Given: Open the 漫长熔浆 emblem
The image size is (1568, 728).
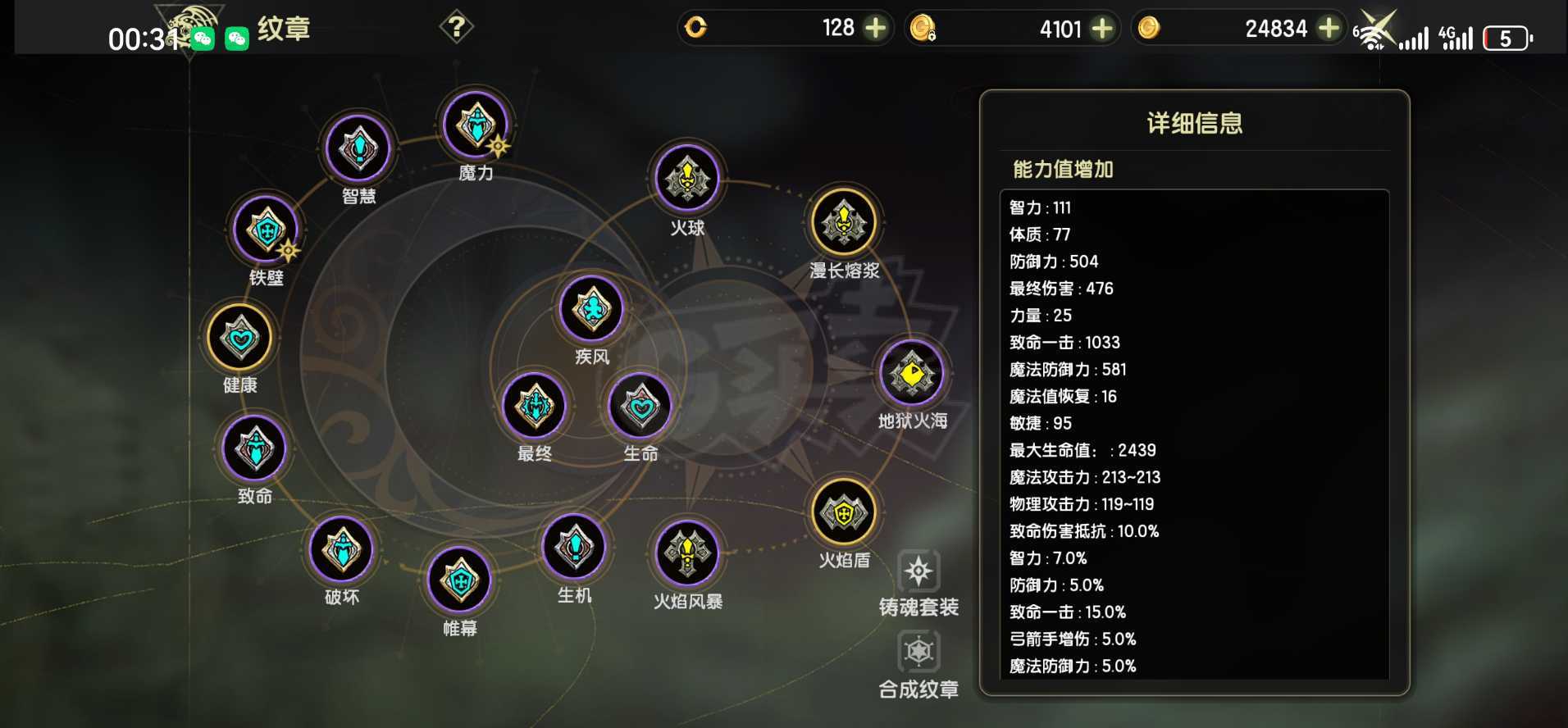Looking at the screenshot, I should [845, 221].
